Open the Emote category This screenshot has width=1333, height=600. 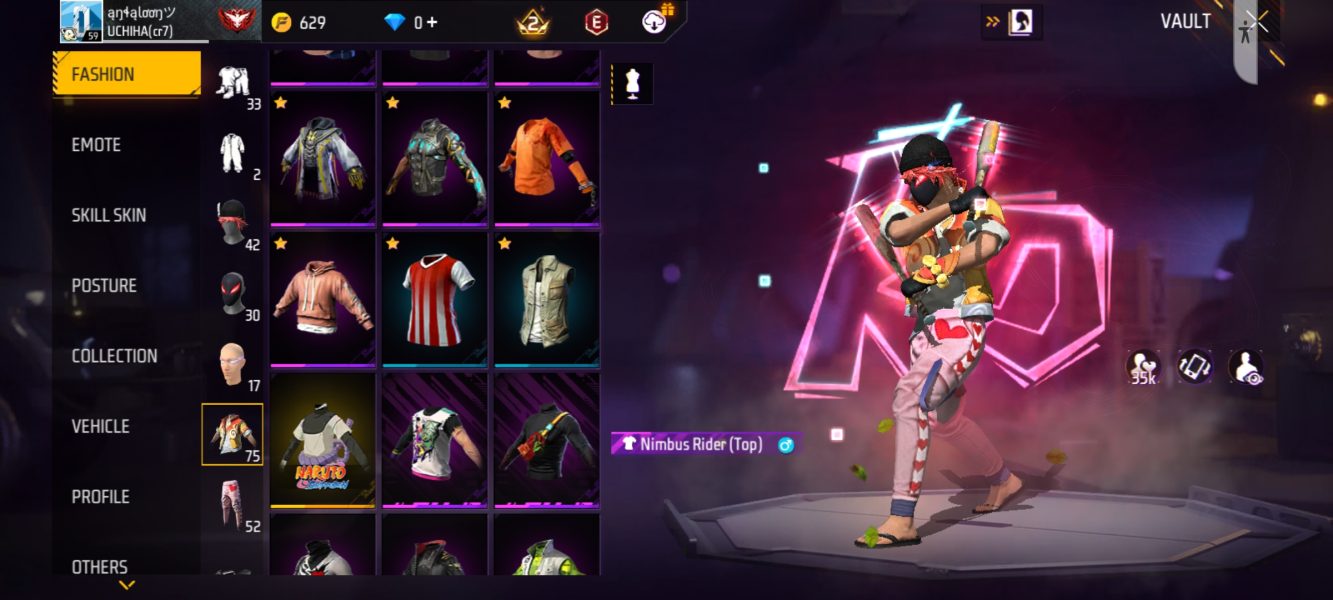[x=97, y=145]
